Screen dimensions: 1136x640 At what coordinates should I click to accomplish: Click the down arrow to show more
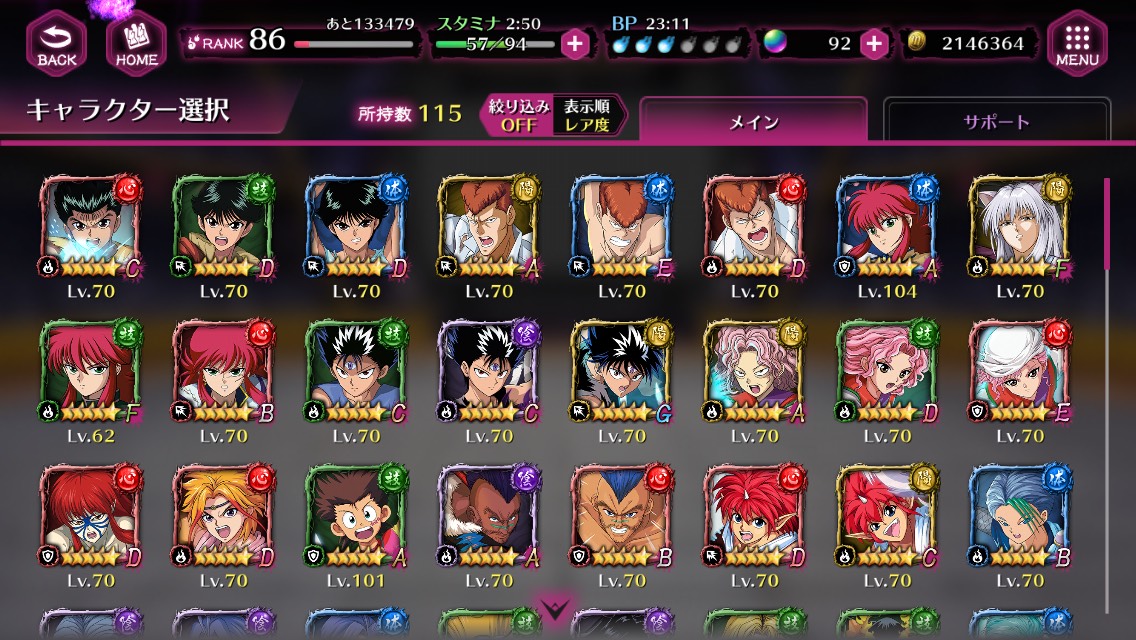(x=554, y=609)
